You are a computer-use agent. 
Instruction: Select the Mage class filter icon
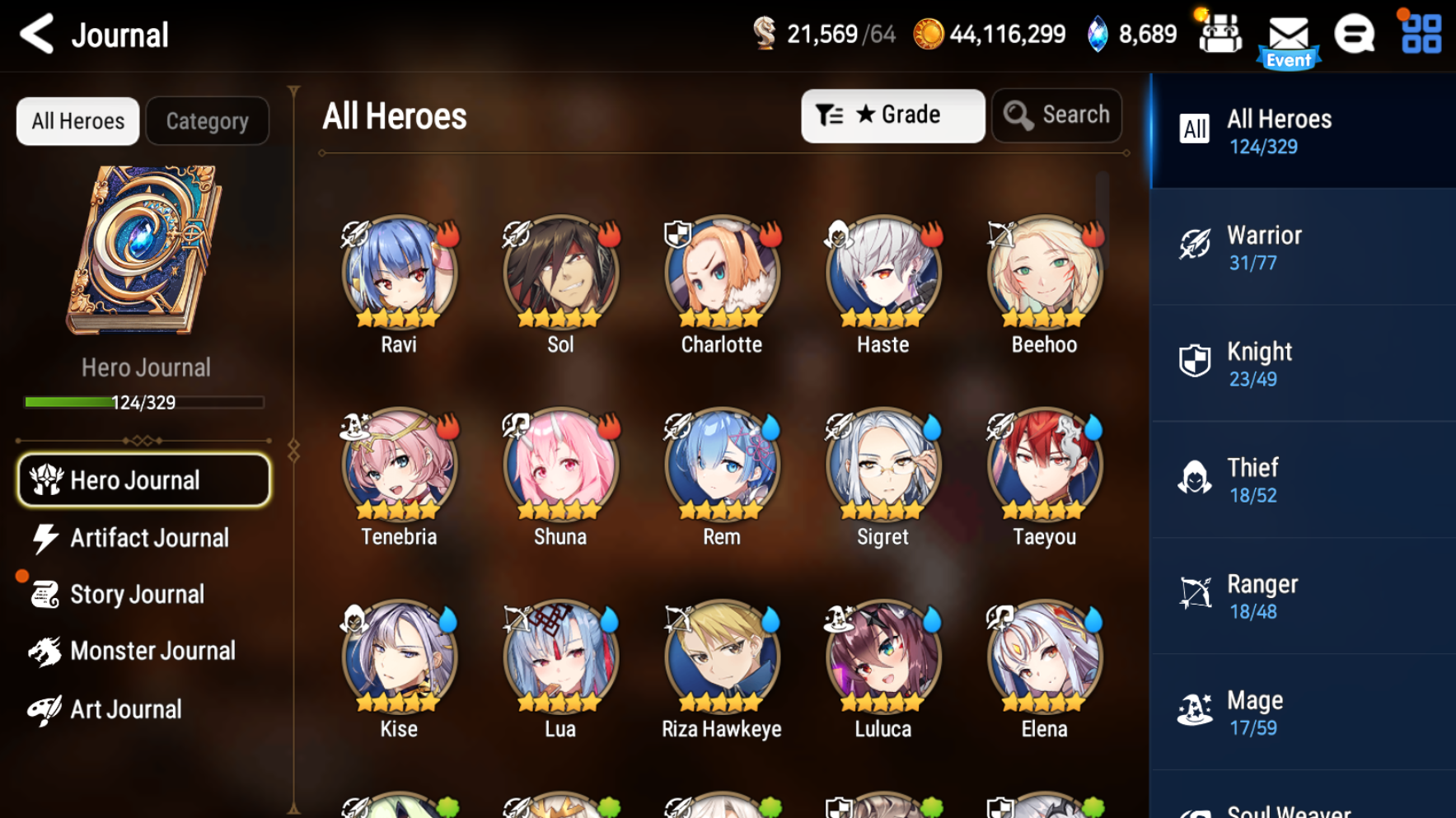click(x=1194, y=711)
